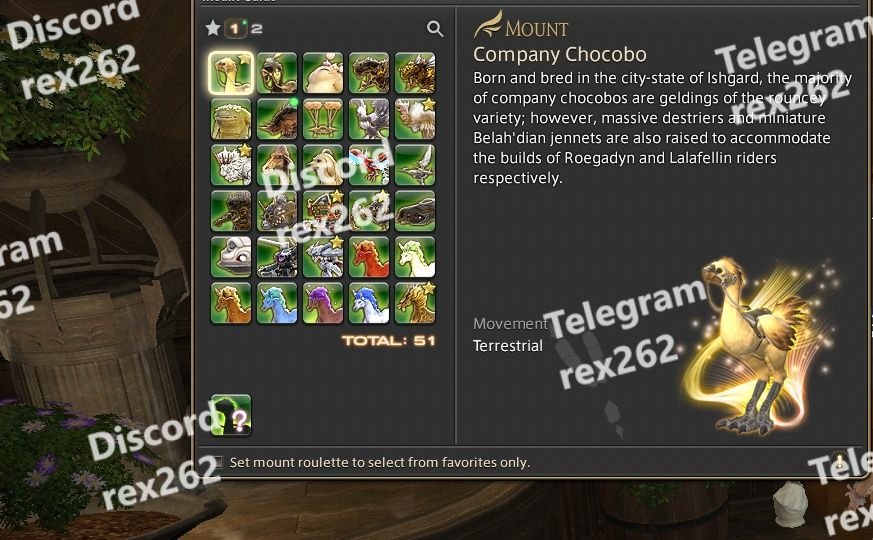Switch to mount page 2
This screenshot has width=873, height=540.
[257, 29]
